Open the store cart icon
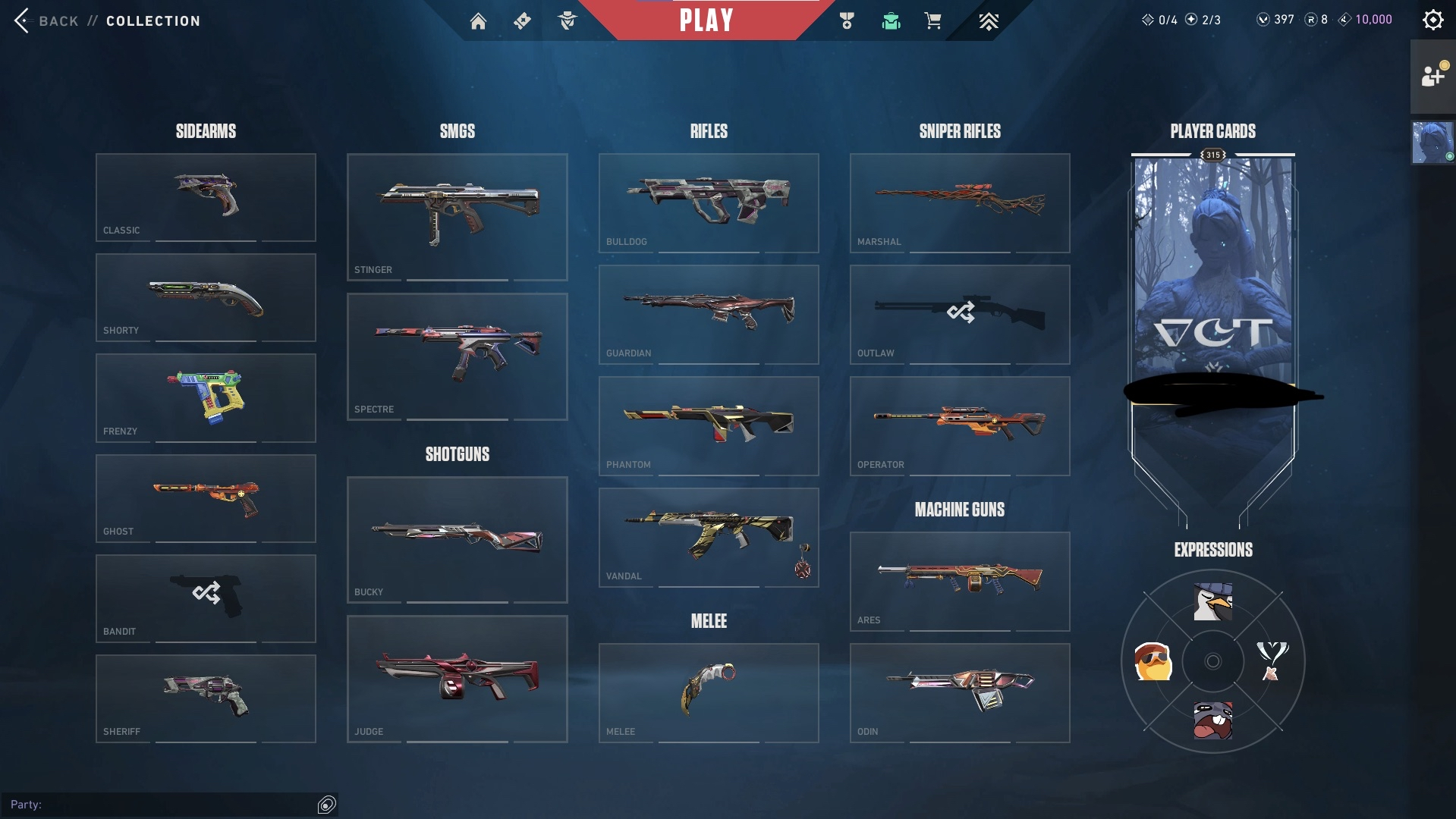Screen dimensions: 1456x819 coord(932,21)
